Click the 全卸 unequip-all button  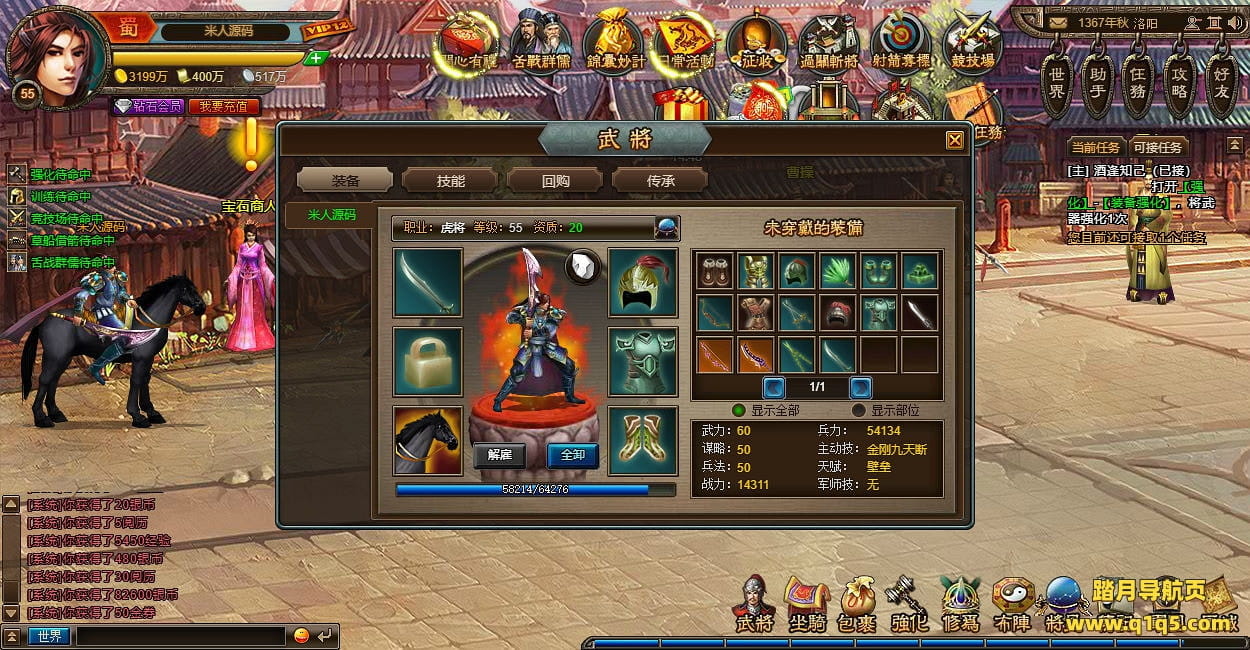click(x=573, y=455)
